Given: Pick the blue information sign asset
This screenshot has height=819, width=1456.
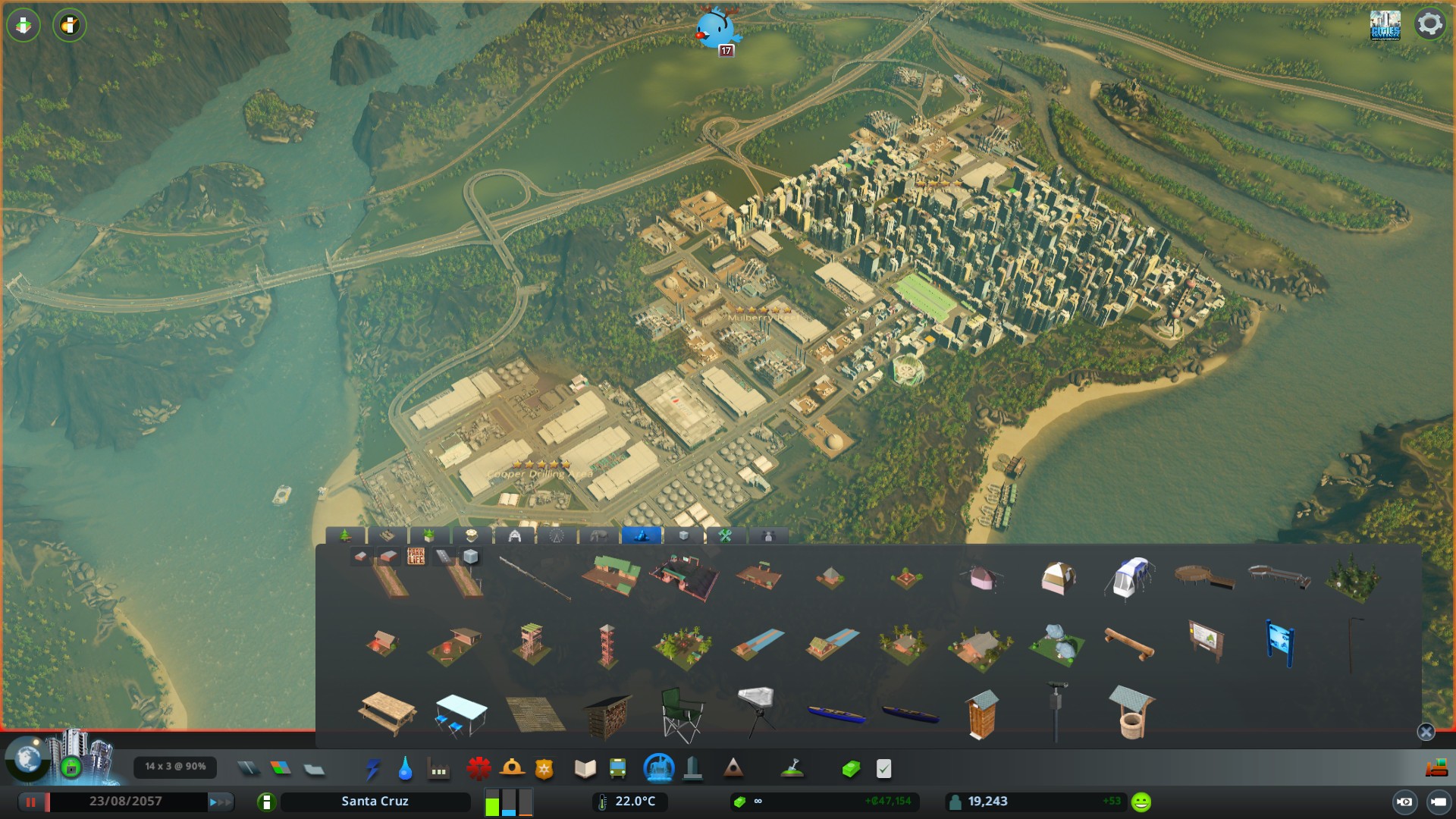Looking at the screenshot, I should pos(1279,643).
